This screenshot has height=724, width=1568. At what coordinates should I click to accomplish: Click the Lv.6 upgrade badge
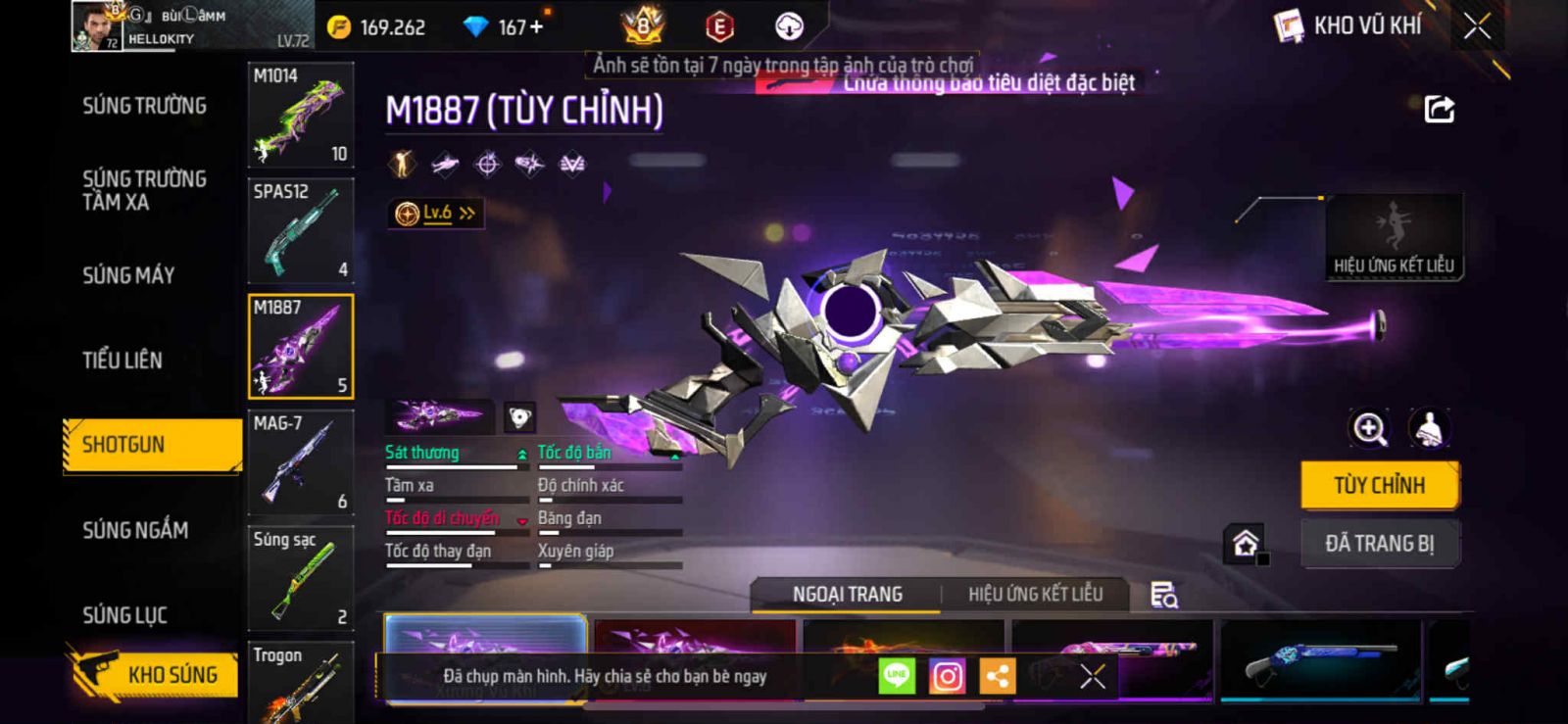(x=435, y=213)
